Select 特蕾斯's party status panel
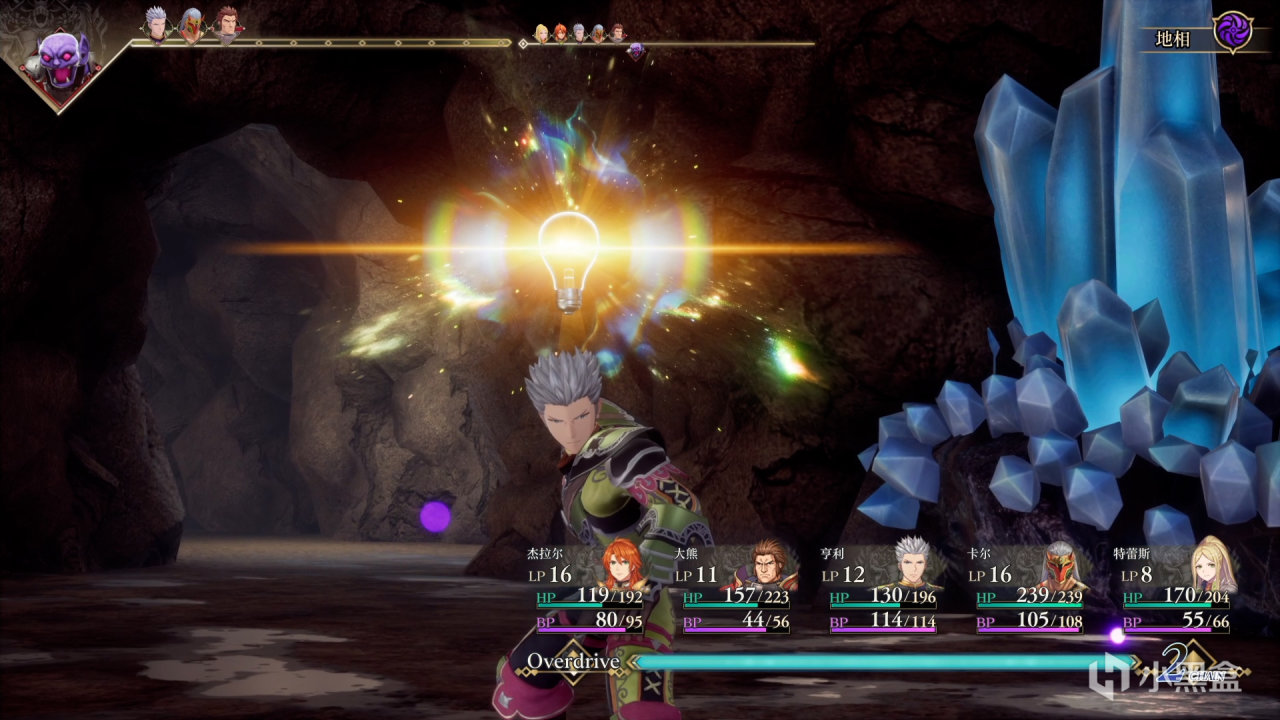Screen dimensions: 1280x720 click(x=1177, y=590)
